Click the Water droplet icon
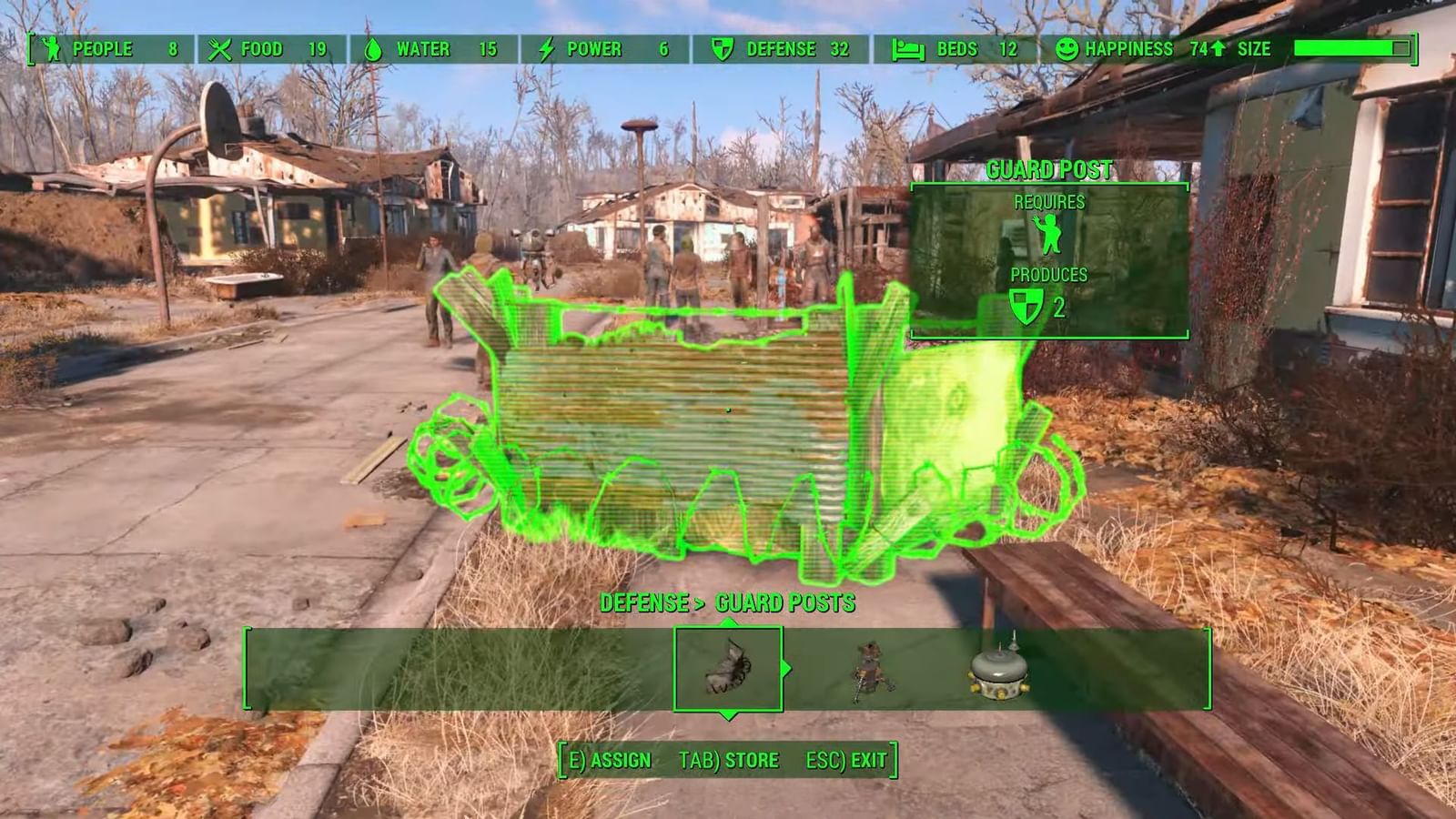Viewport: 1456px width, 819px height. tap(376, 49)
